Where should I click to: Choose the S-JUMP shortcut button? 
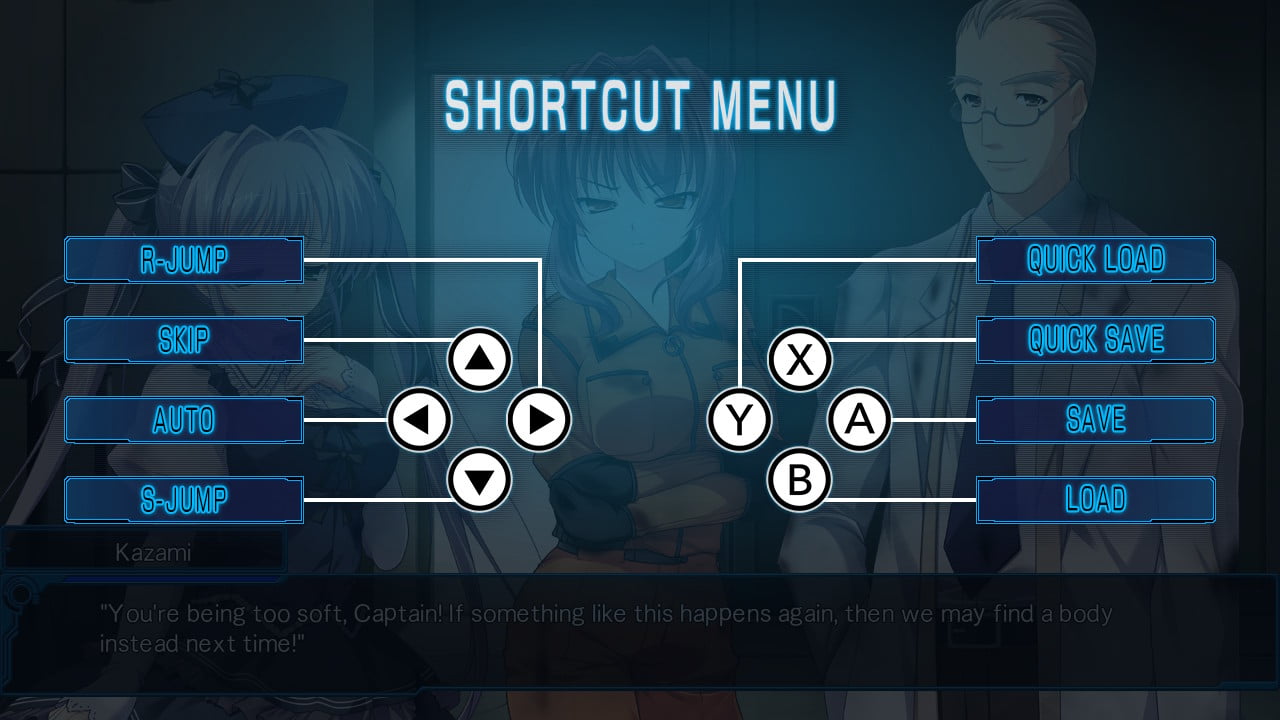click(x=184, y=500)
